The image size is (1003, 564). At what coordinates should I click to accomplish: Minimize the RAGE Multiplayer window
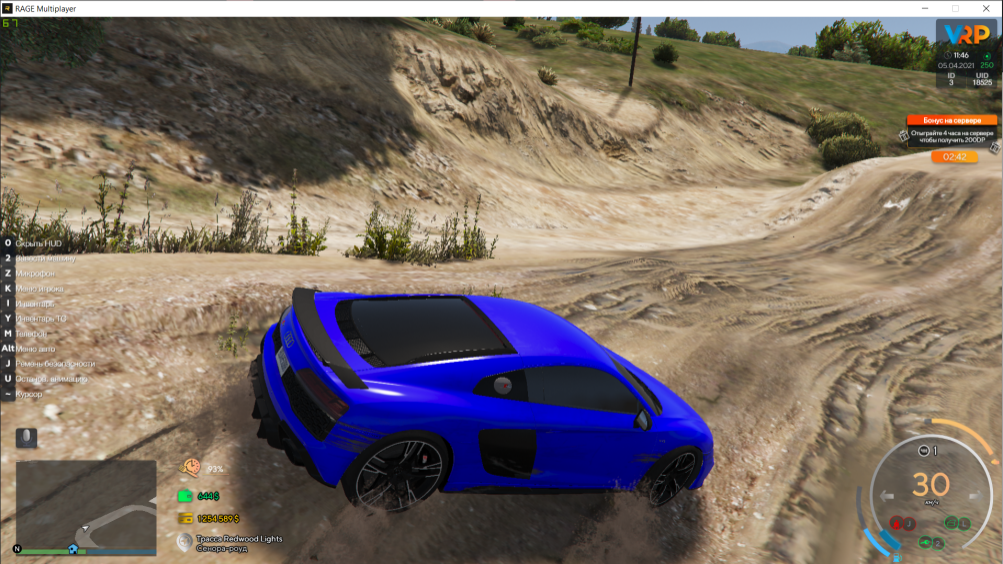926,8
